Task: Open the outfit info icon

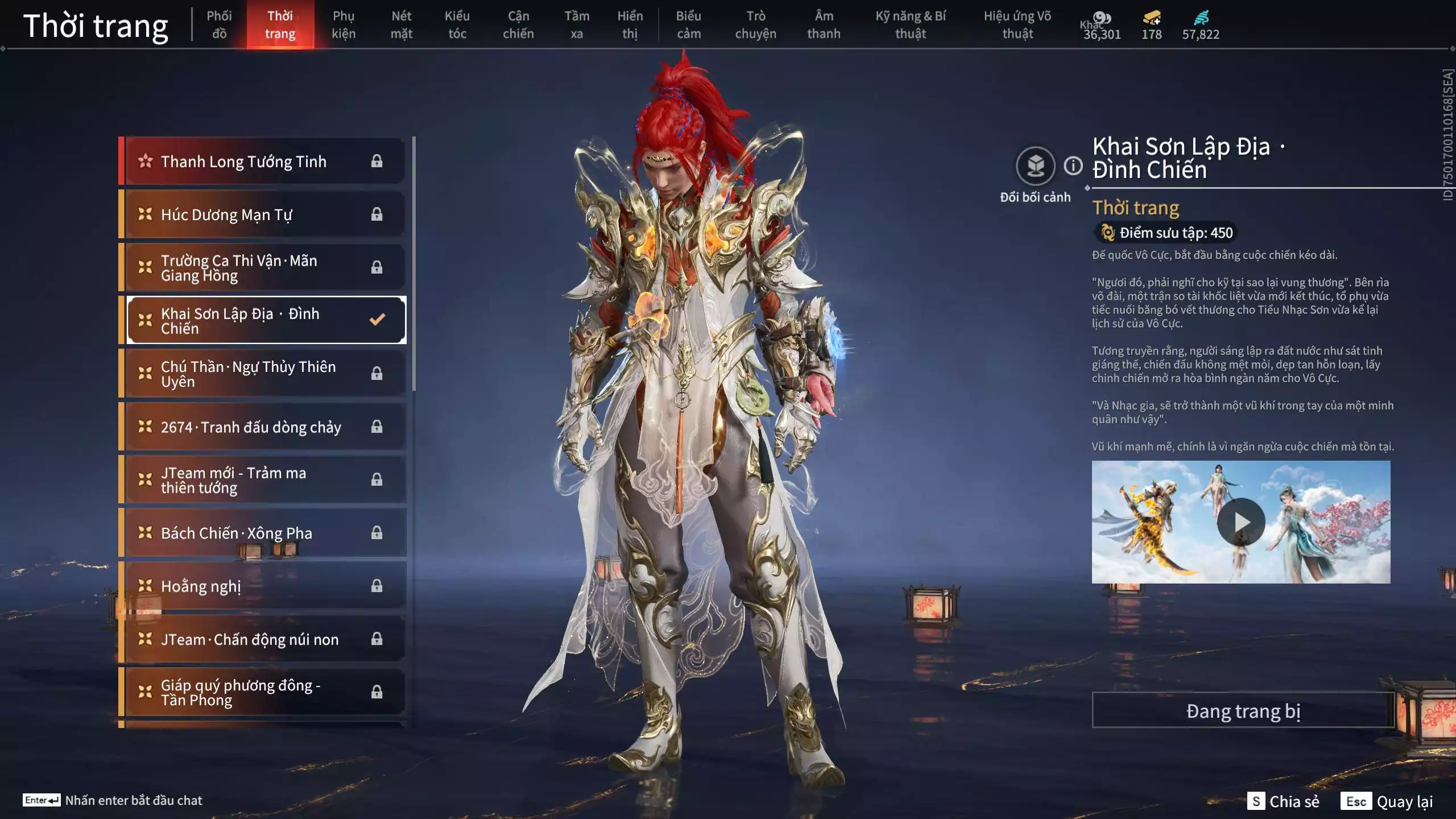Action: pos(1073,166)
